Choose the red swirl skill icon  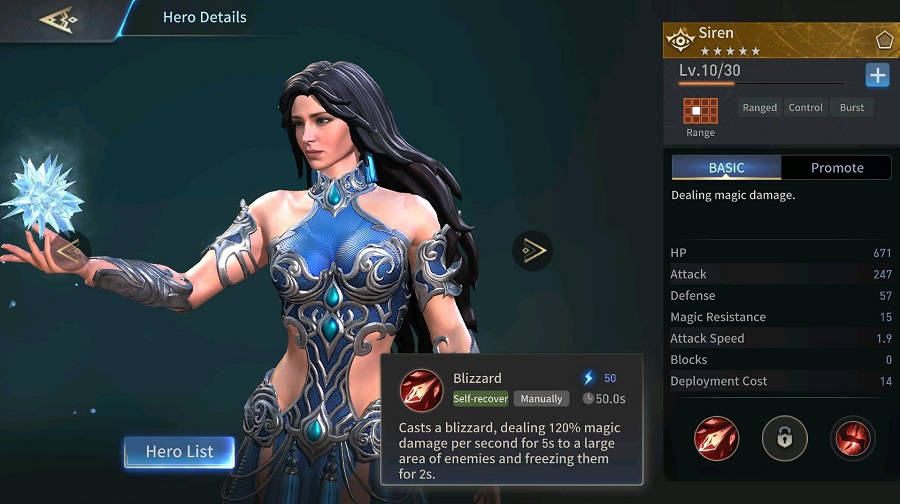[x=852, y=437]
